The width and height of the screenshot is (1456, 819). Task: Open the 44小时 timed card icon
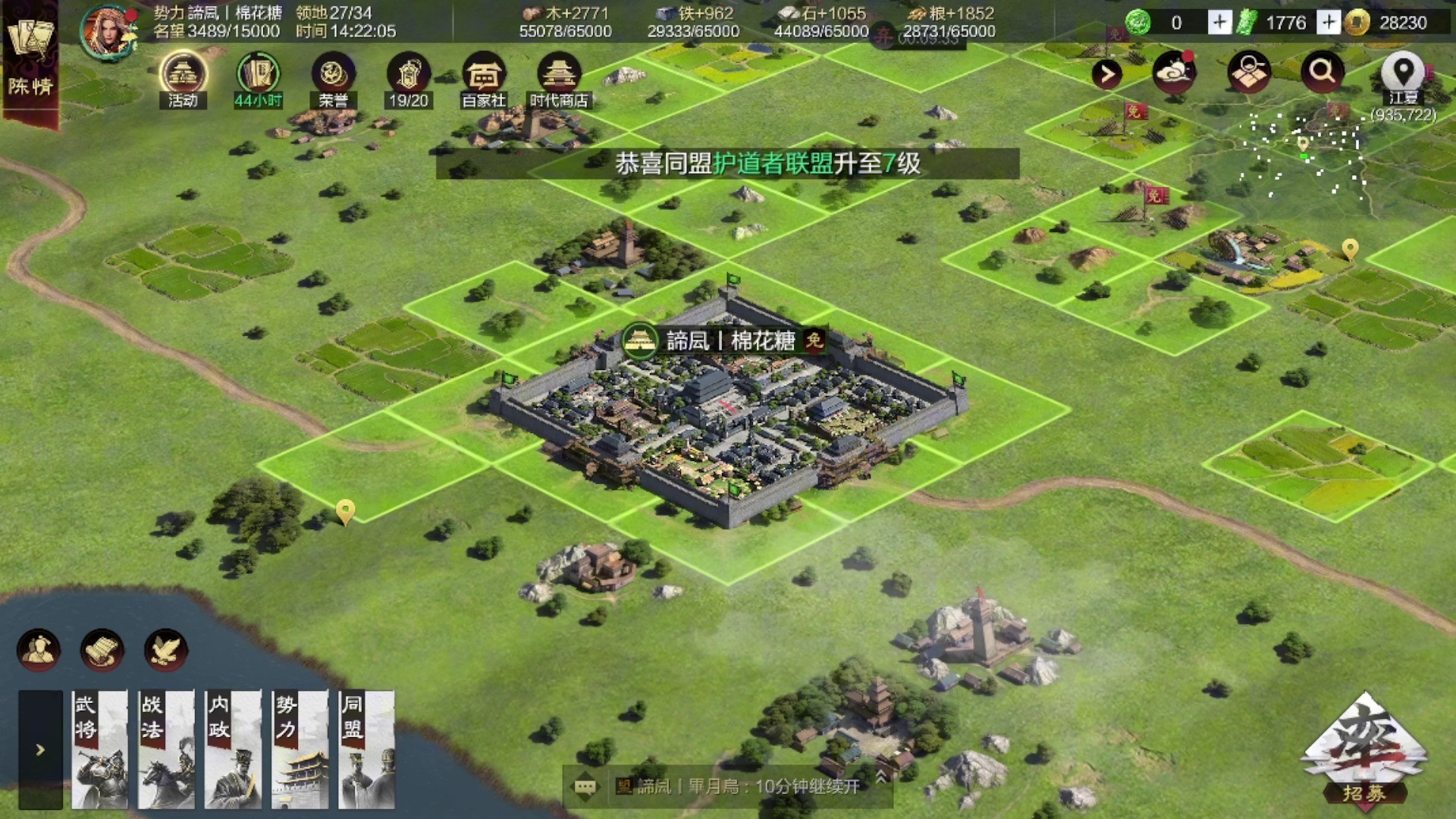tap(258, 80)
